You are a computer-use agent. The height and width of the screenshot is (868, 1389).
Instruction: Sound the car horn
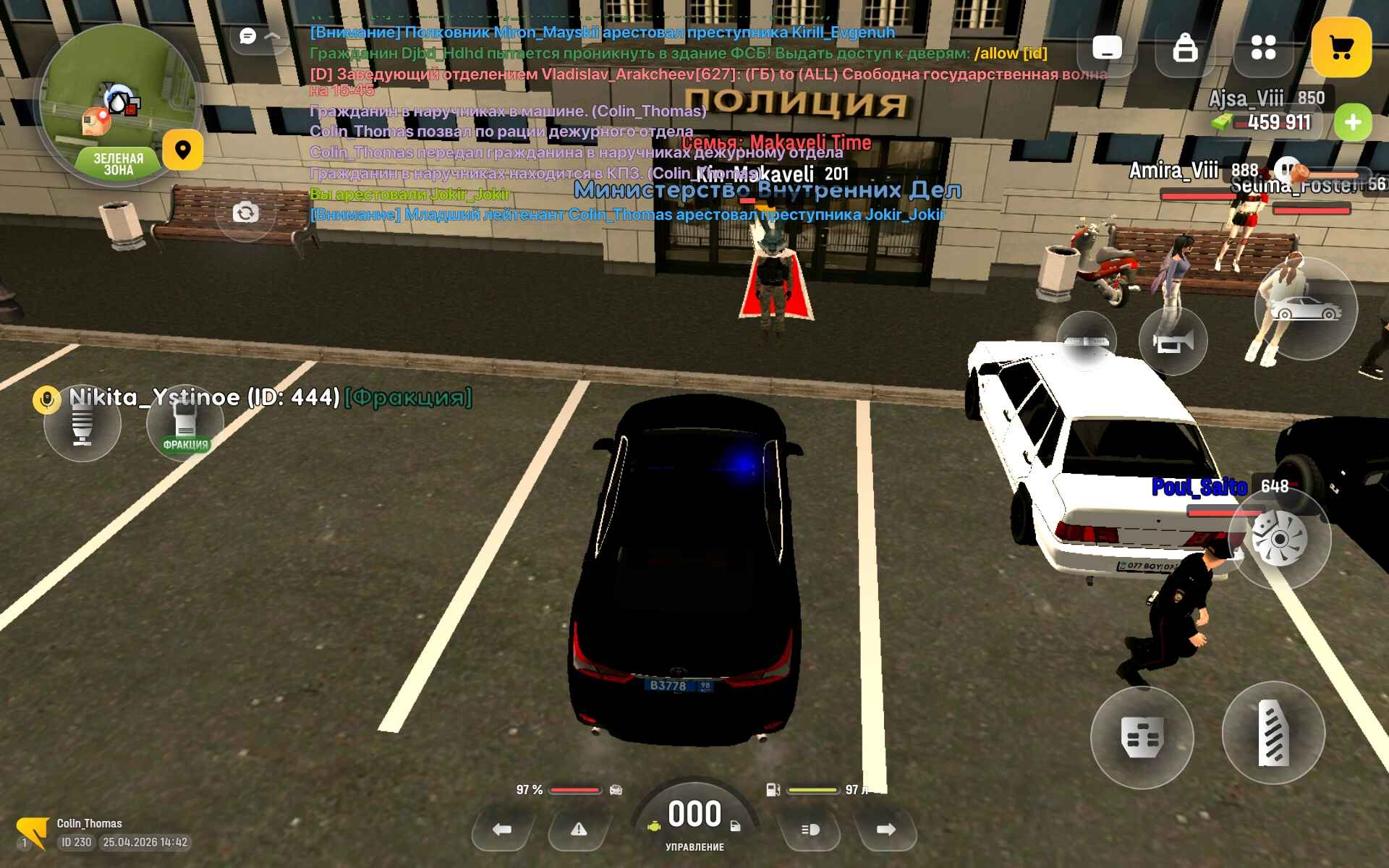click(1173, 341)
